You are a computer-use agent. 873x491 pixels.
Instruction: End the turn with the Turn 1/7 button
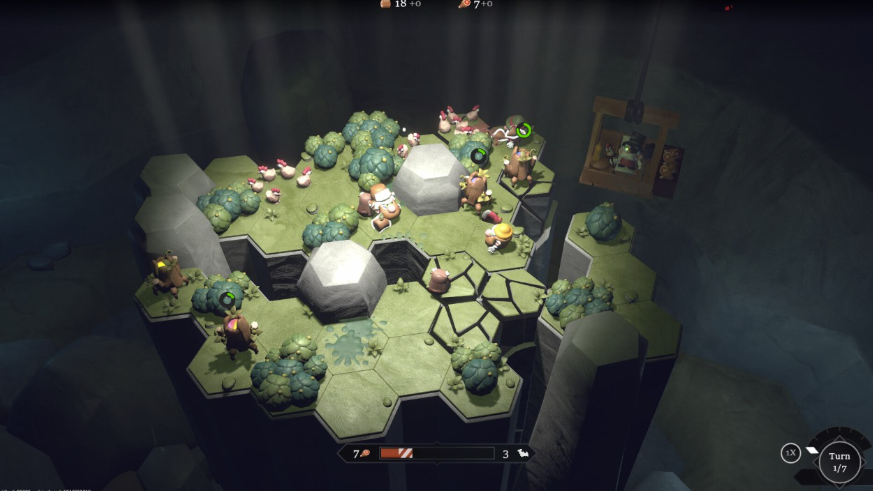(839, 462)
